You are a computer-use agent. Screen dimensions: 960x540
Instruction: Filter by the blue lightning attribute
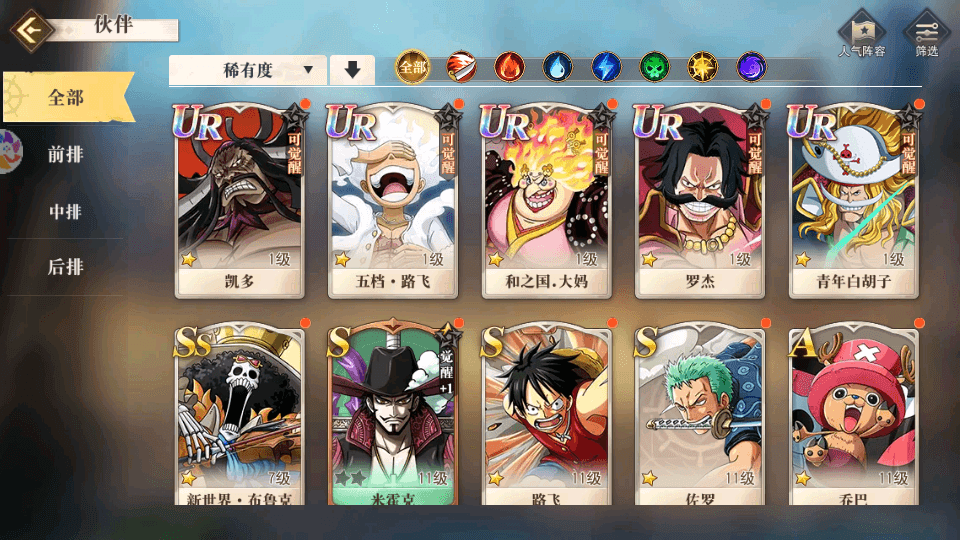(x=606, y=68)
